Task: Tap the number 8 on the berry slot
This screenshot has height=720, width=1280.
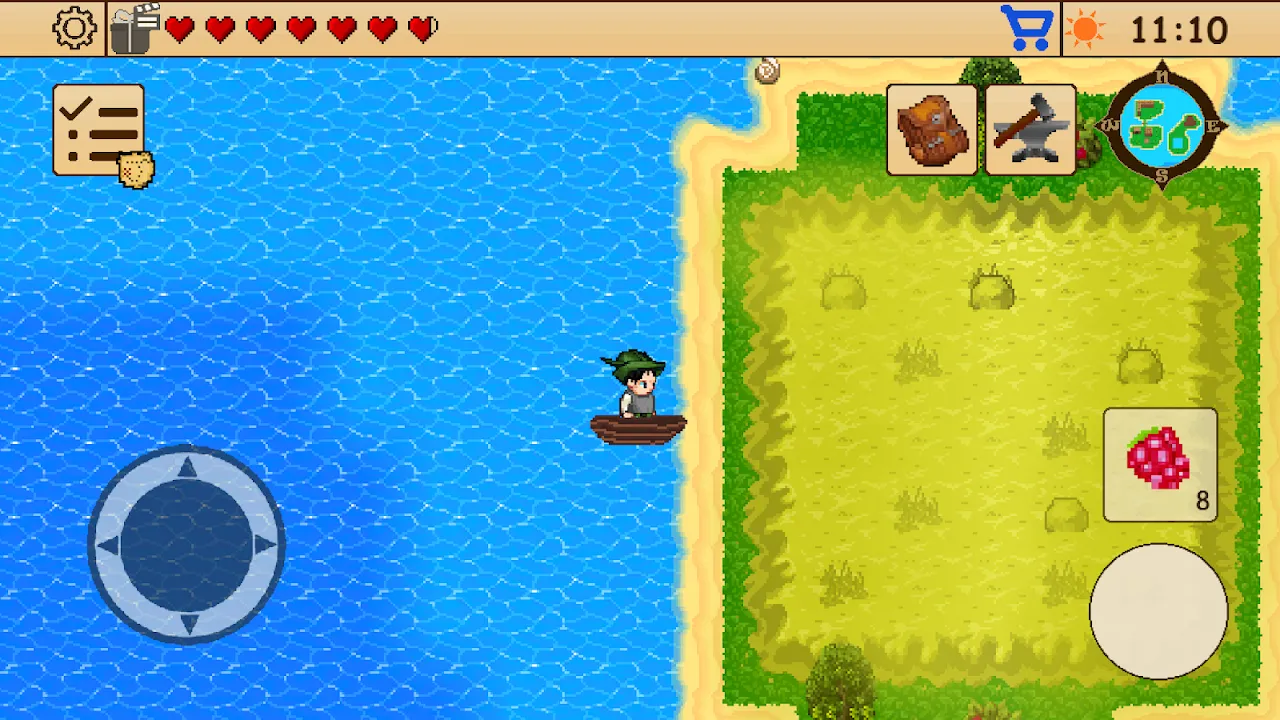Action: coord(1202,501)
